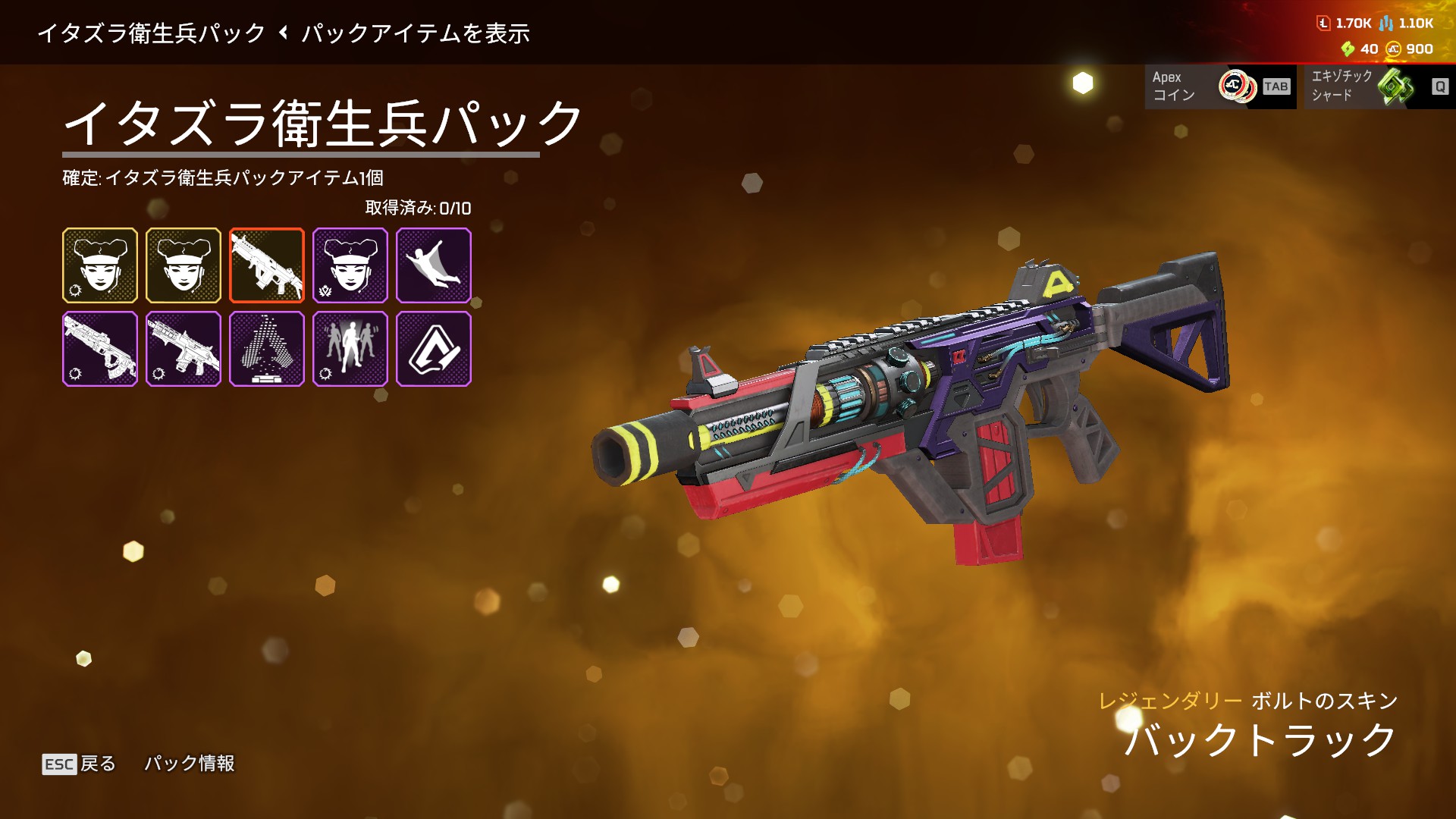
Task: Select the gold Lifeline skin with spiked badge
Action: 100,265
